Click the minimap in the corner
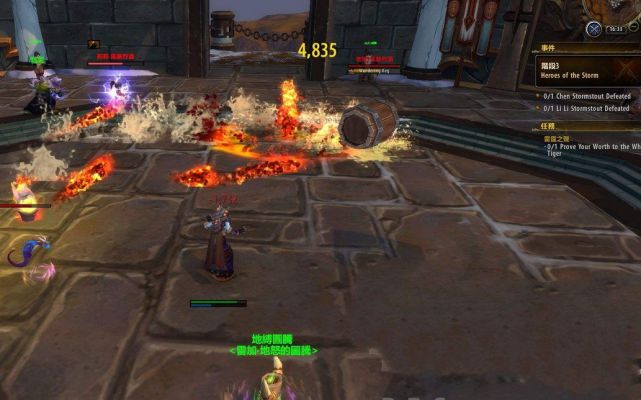This screenshot has width=641, height=400. click(x=617, y=9)
